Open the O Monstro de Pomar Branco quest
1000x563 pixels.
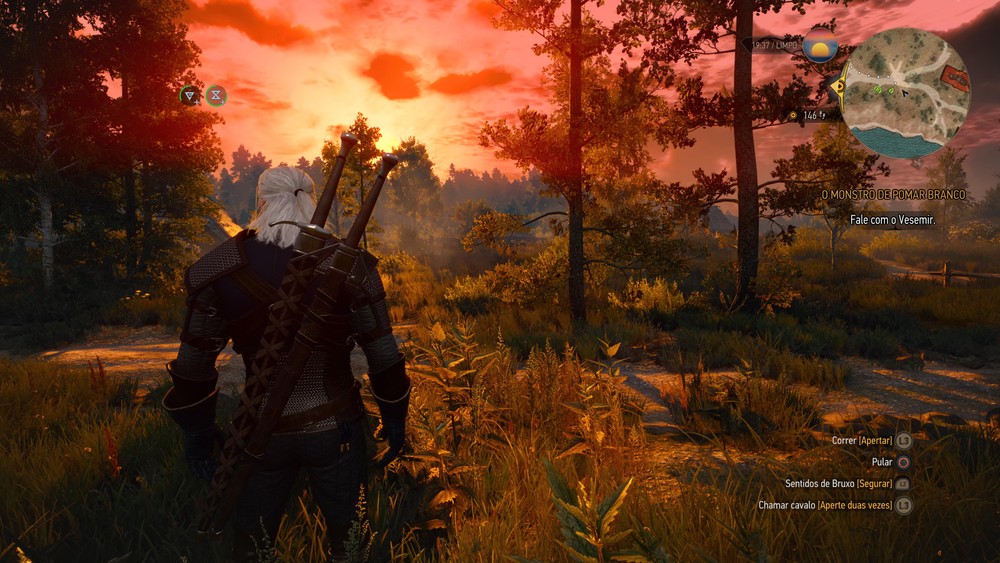(x=893, y=195)
